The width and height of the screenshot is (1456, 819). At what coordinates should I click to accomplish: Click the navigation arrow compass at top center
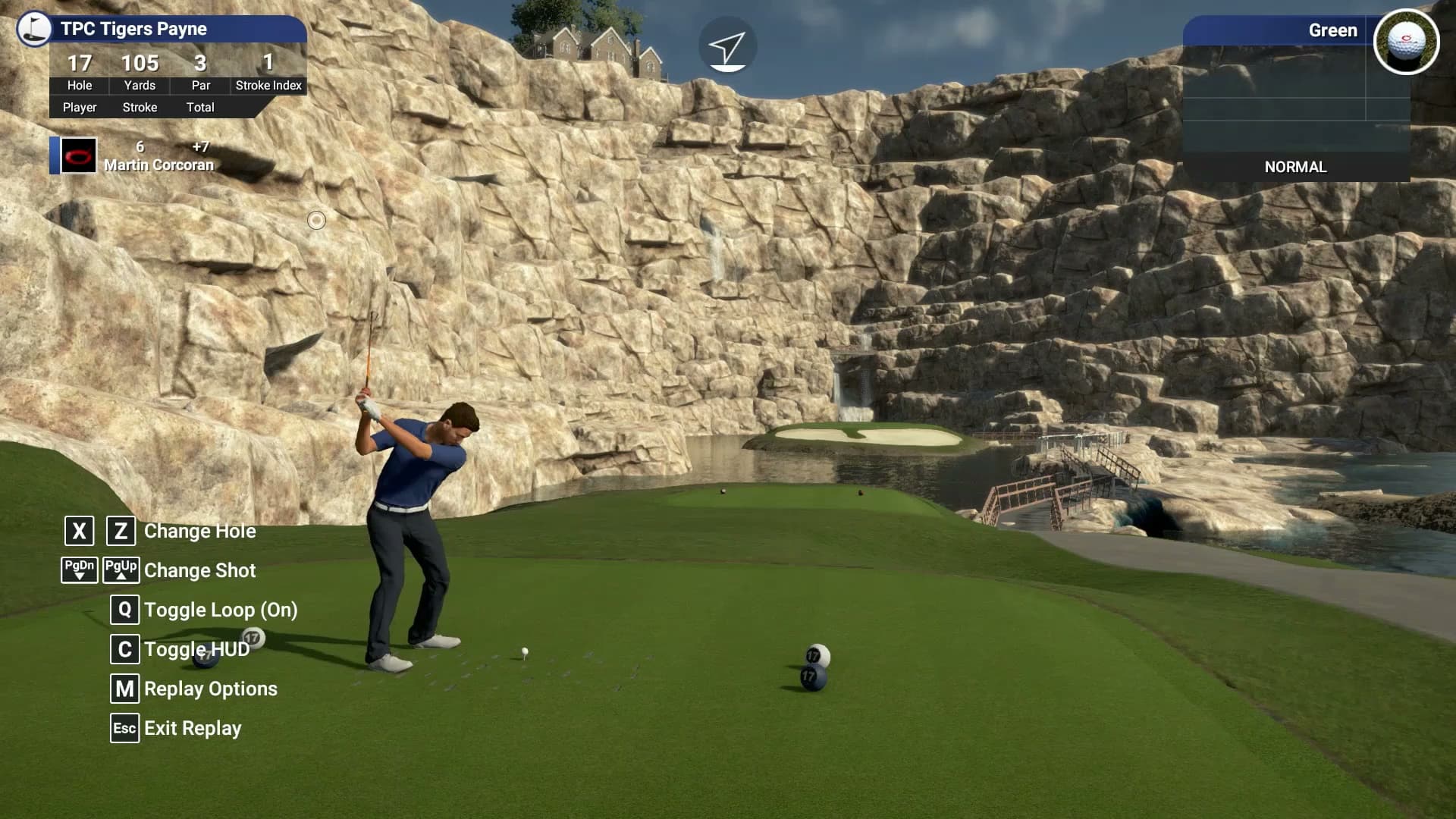pyautogui.click(x=729, y=45)
